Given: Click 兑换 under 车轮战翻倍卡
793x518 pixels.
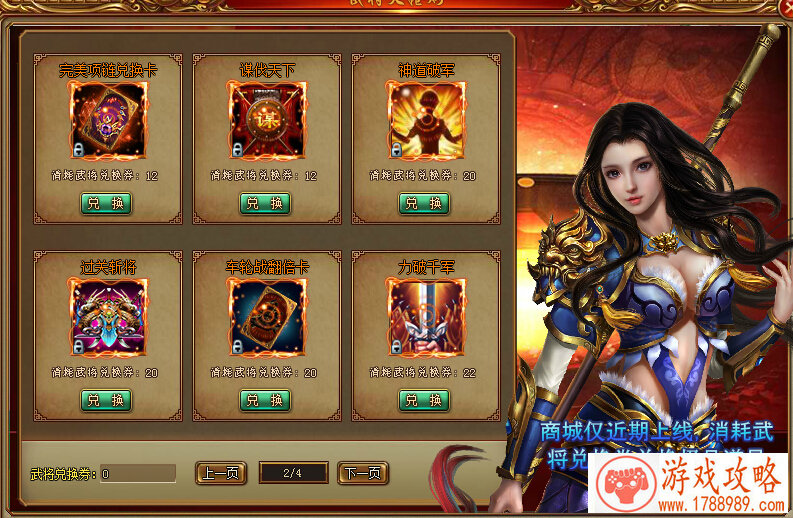Looking at the screenshot, I should (265, 400).
